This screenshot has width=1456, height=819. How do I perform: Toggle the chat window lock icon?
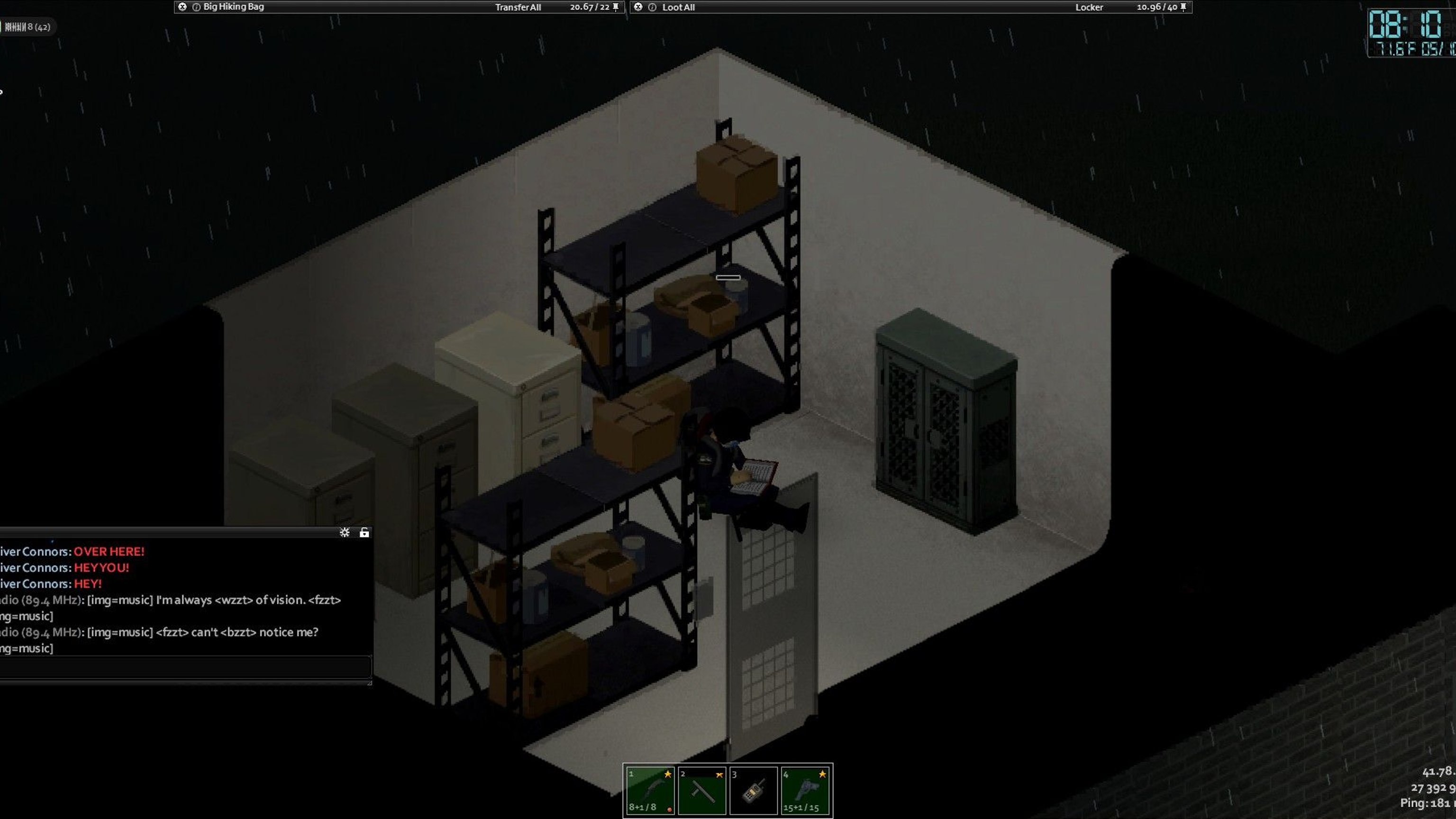point(364,532)
